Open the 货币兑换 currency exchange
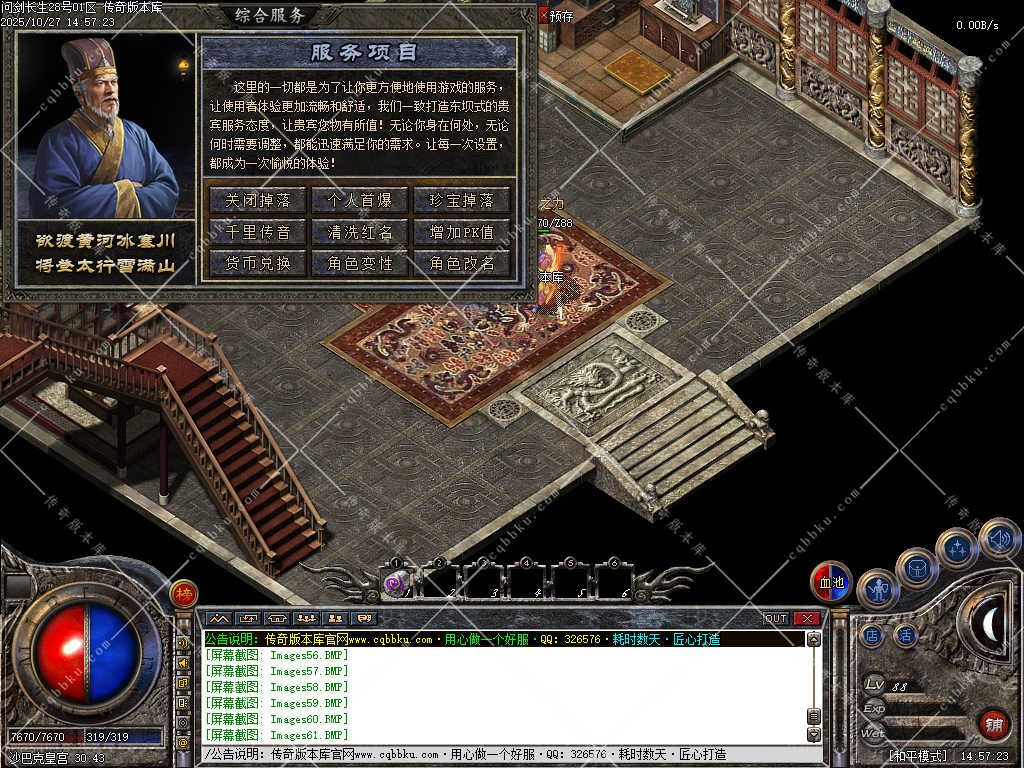The height and width of the screenshot is (768, 1024). click(258, 264)
